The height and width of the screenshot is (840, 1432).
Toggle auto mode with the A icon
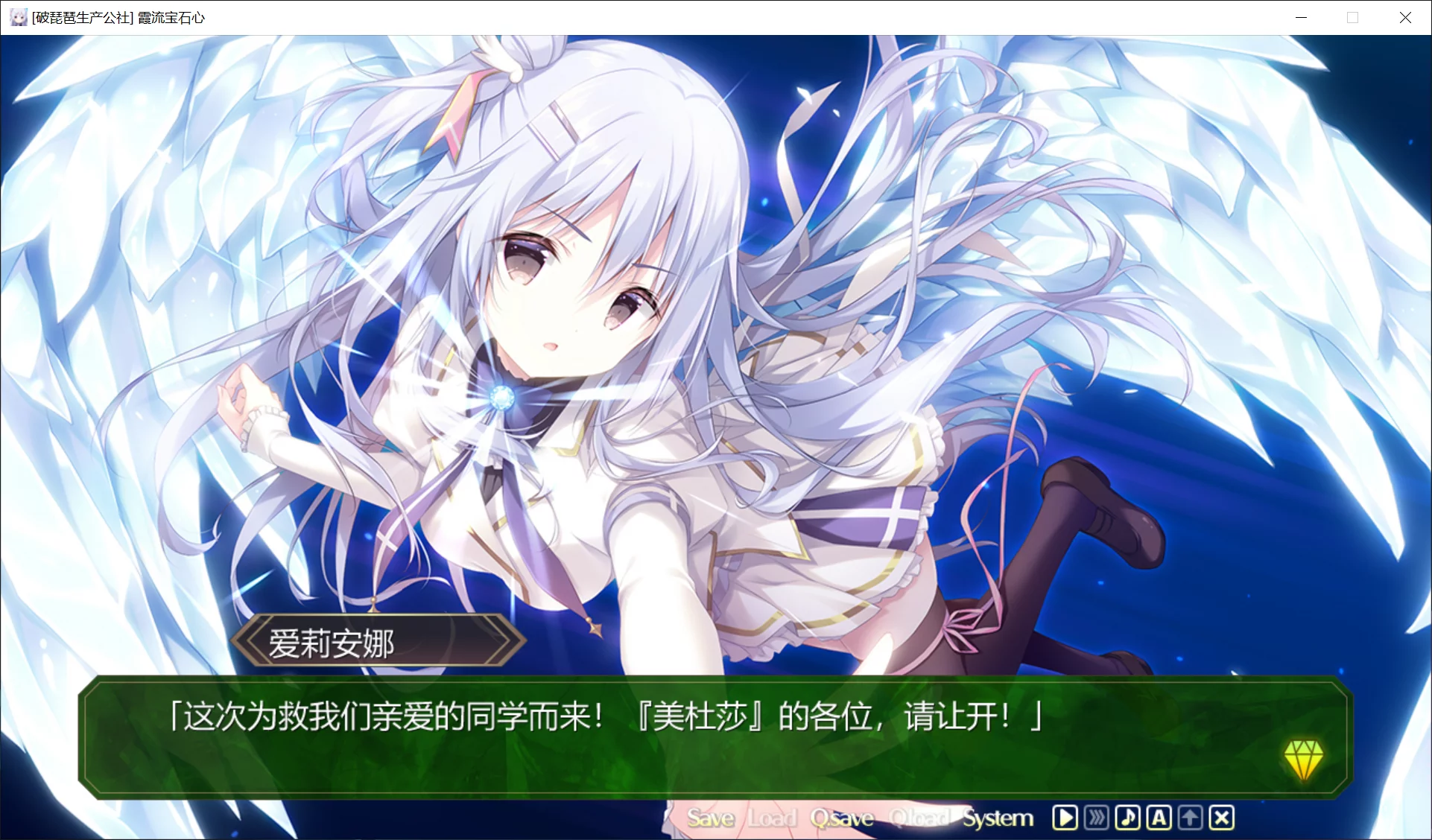coord(1159,817)
